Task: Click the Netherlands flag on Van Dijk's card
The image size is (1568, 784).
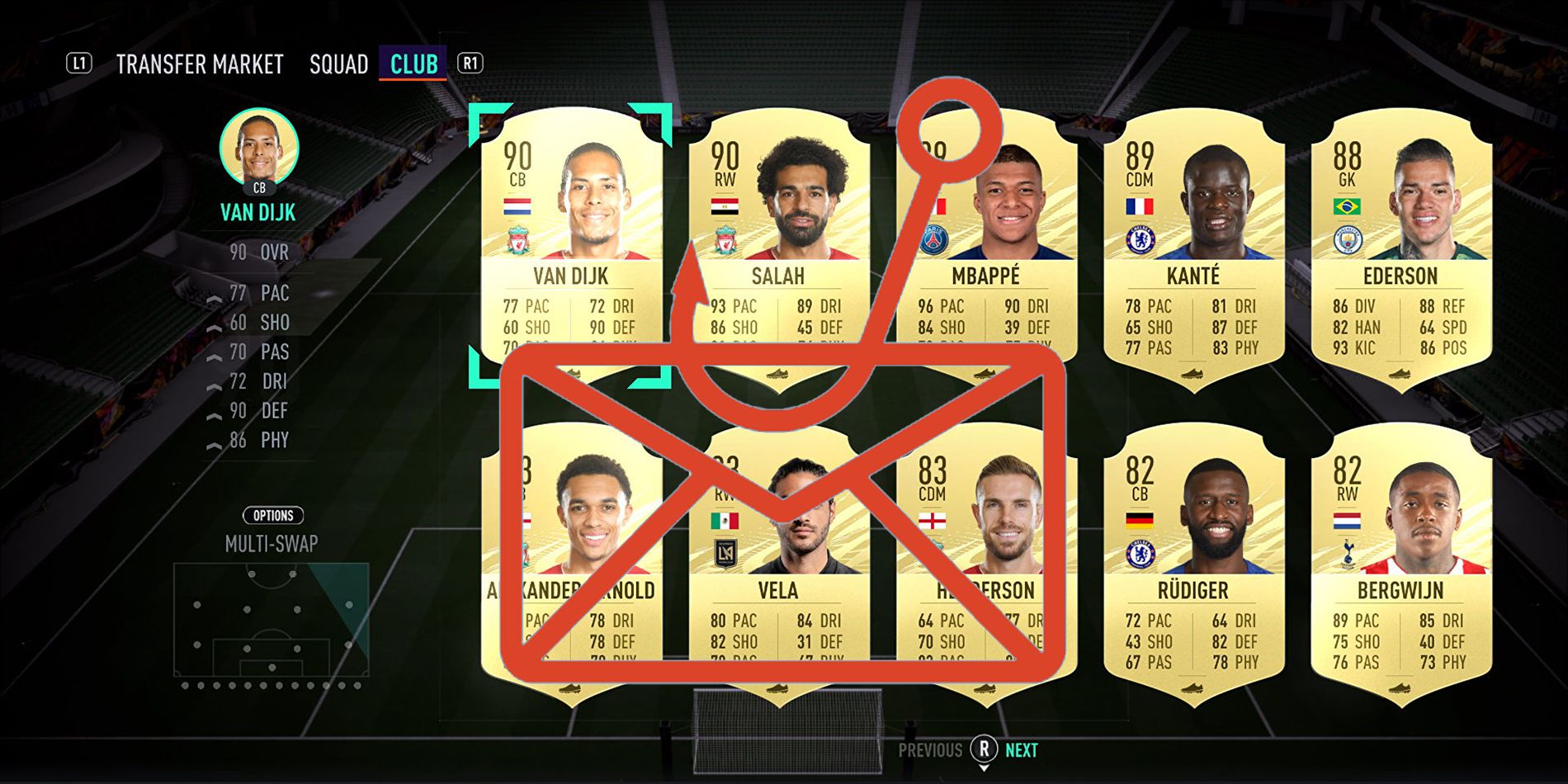Action: point(517,205)
